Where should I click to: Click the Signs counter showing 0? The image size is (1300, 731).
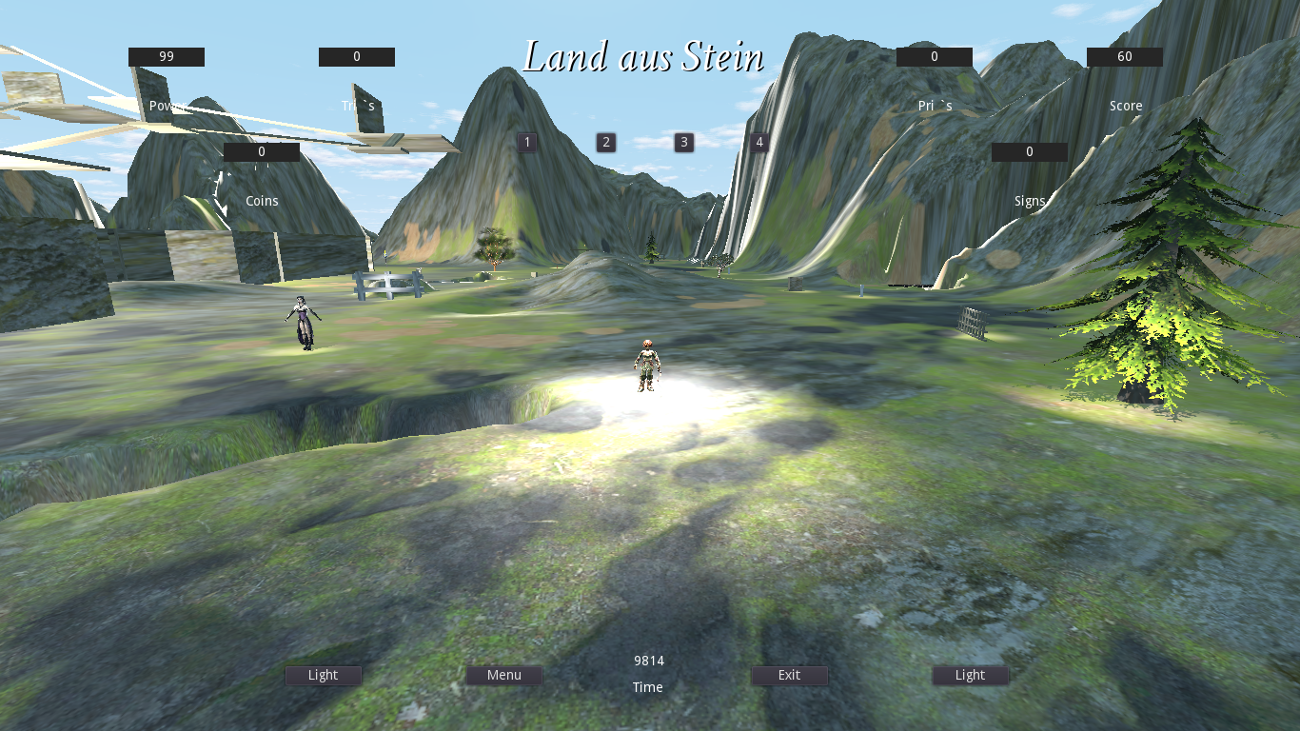1029,152
